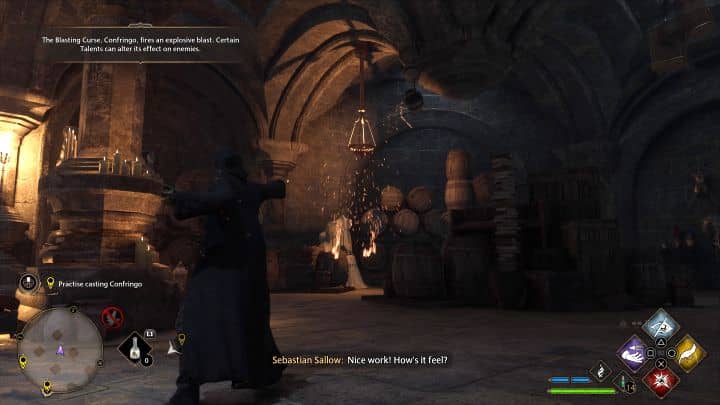720x405 pixels.
Task: Select the Practise casting Confringo objective
Action: tap(98, 283)
